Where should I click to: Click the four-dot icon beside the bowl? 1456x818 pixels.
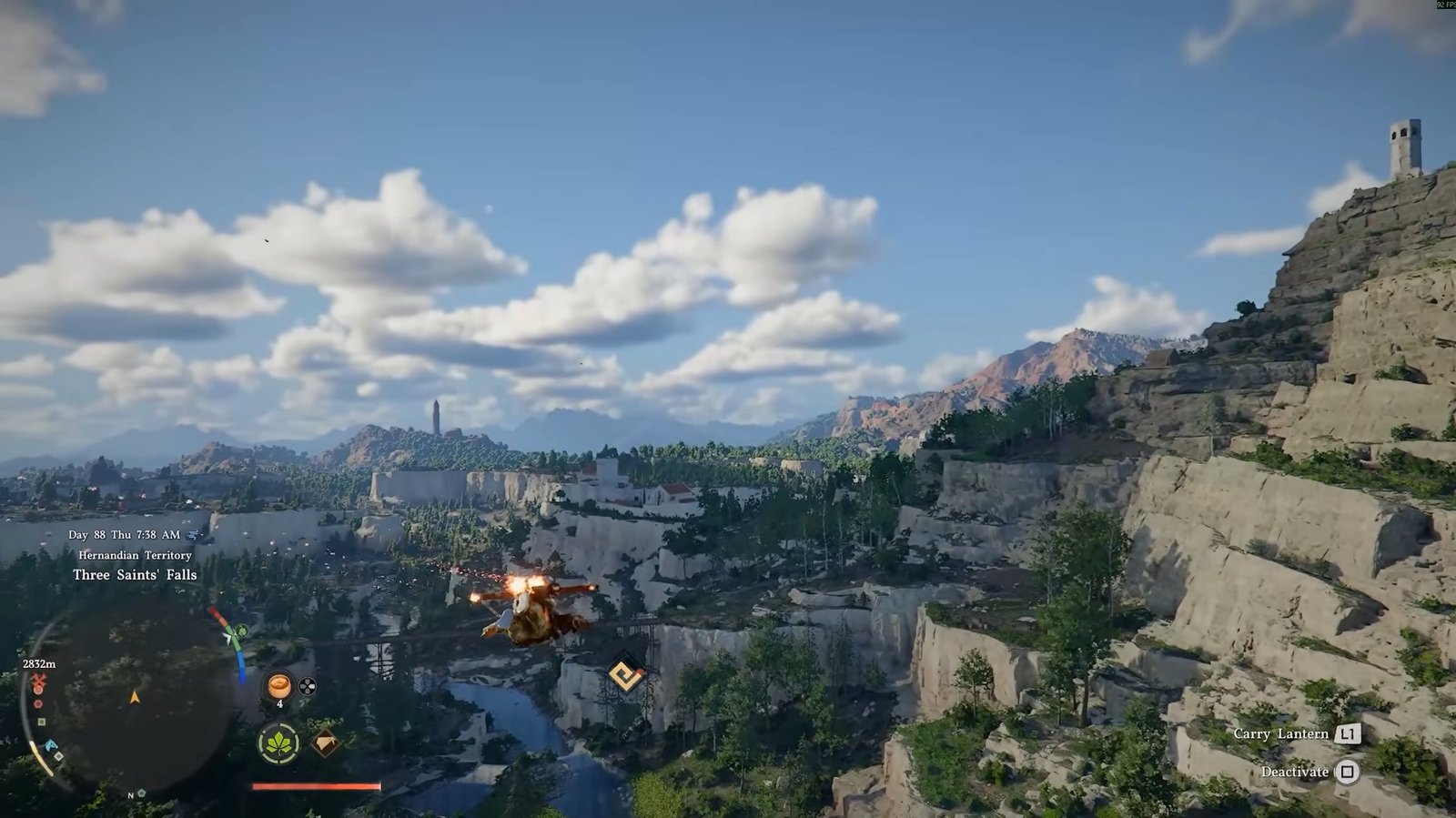(x=308, y=686)
